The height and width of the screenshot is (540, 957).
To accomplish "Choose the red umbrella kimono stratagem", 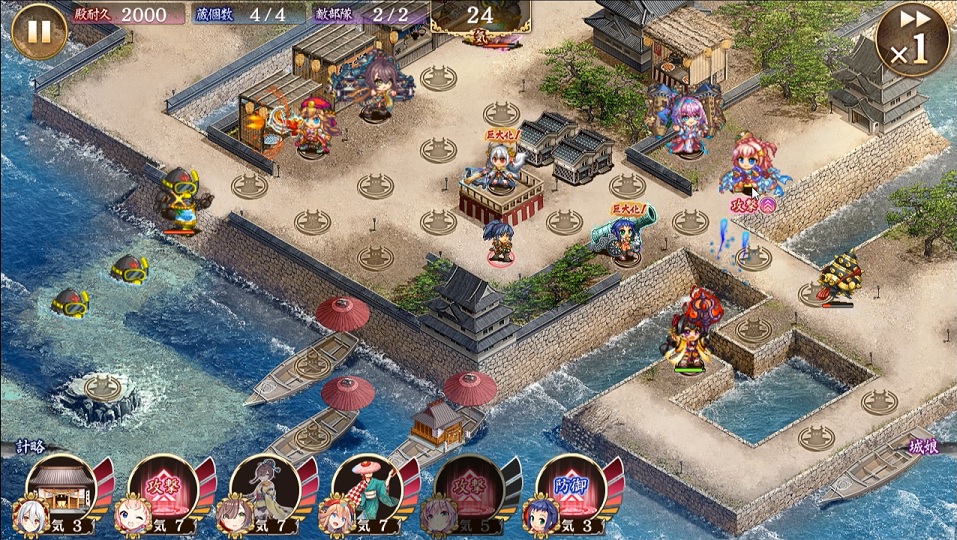I will (368, 490).
